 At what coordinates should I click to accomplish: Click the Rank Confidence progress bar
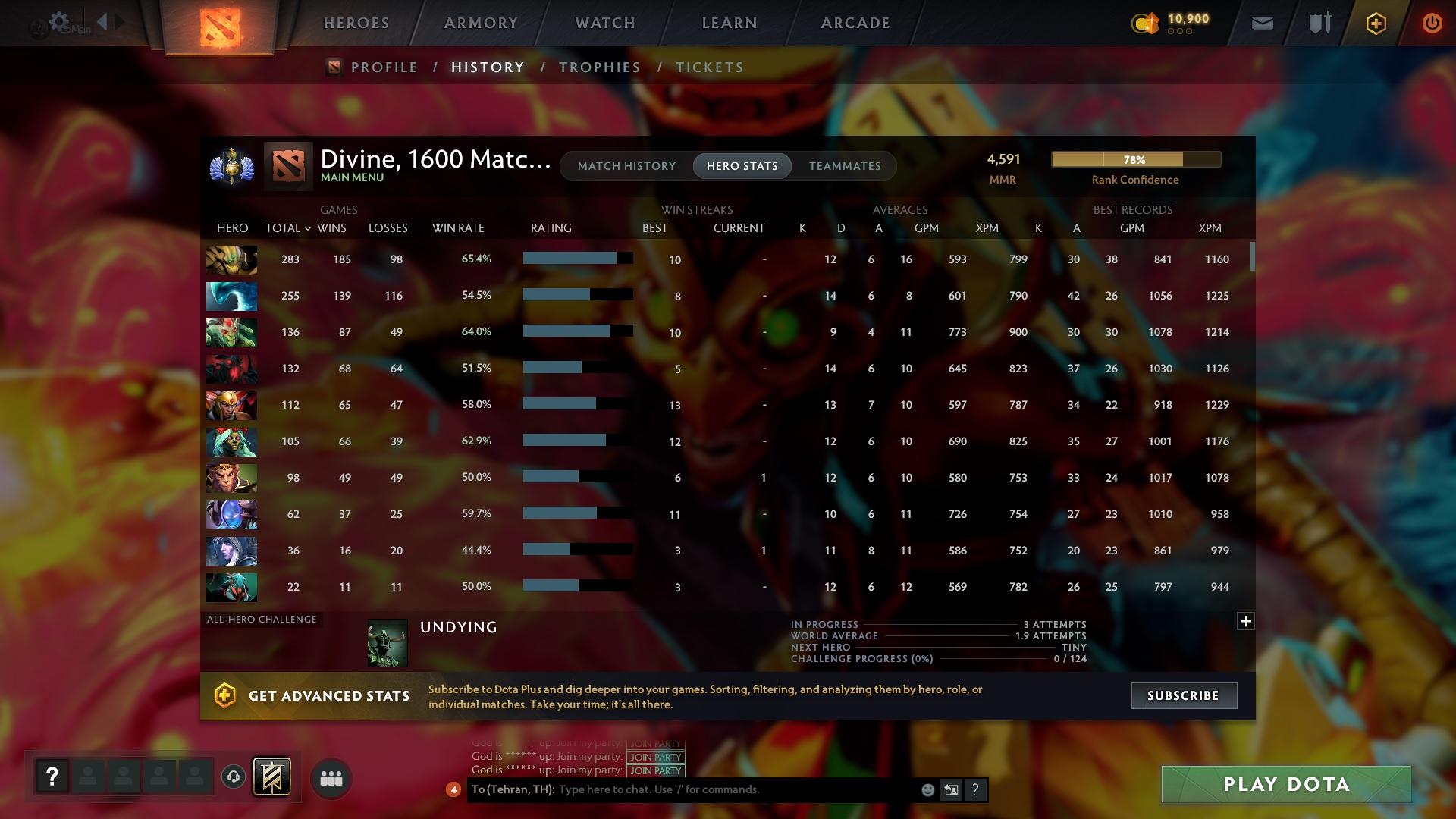pos(1135,159)
